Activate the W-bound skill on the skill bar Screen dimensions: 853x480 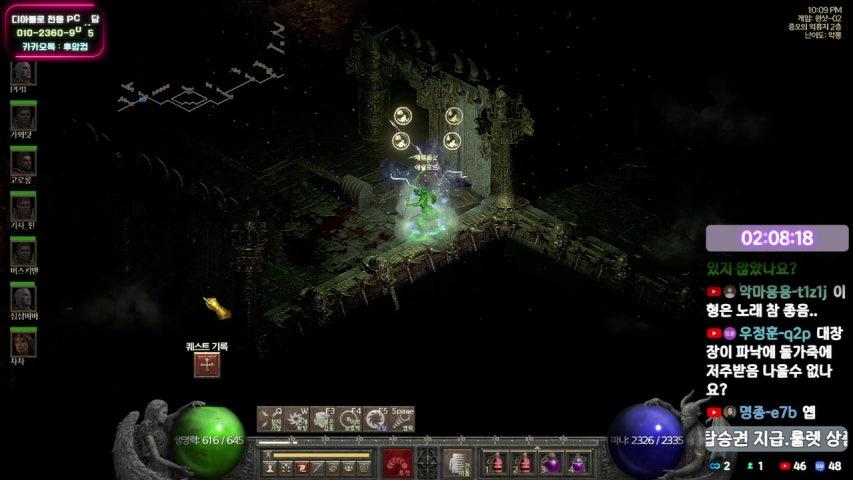tap(296, 418)
